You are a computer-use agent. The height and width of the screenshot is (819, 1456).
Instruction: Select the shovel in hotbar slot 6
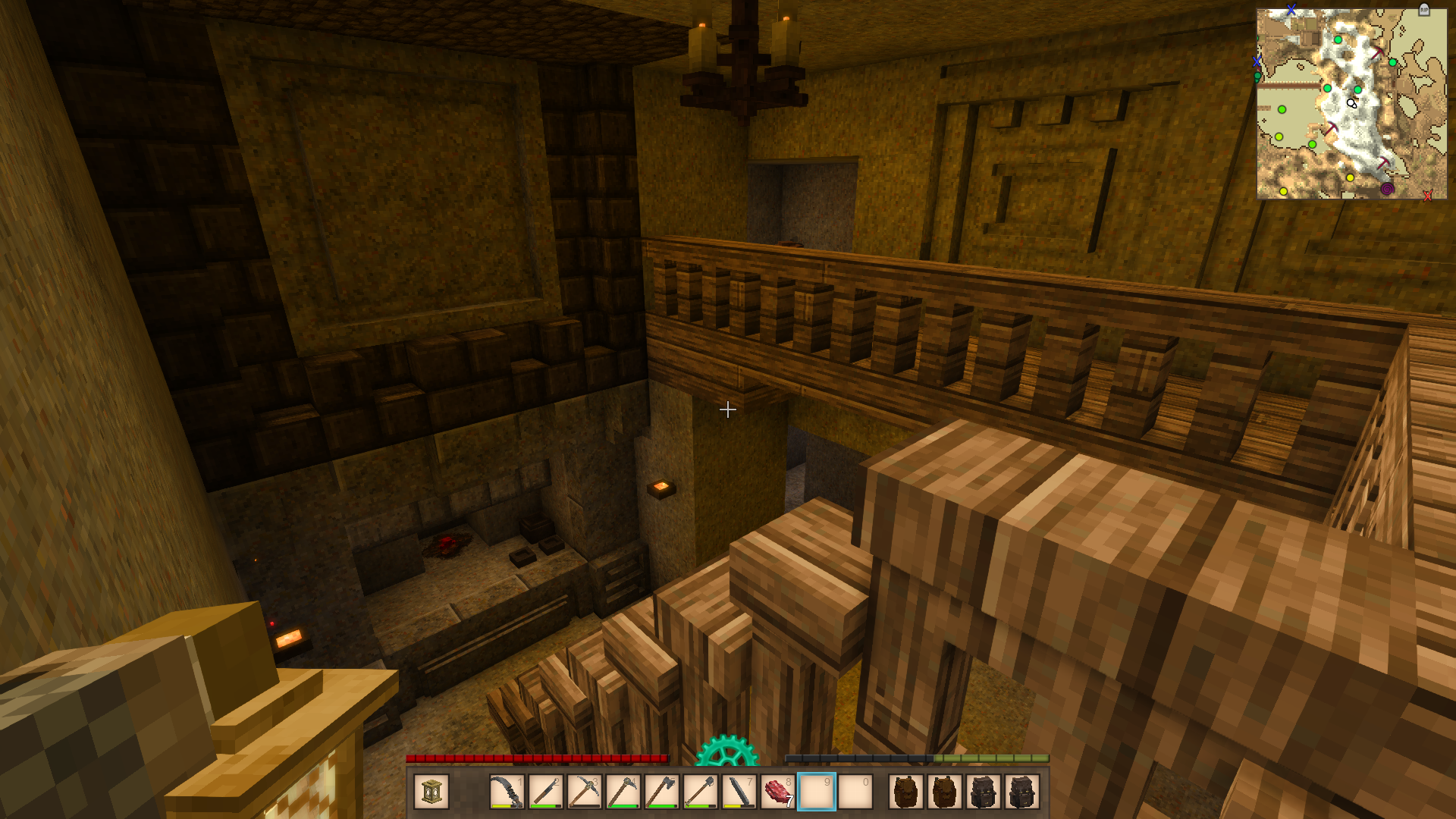tap(700, 792)
